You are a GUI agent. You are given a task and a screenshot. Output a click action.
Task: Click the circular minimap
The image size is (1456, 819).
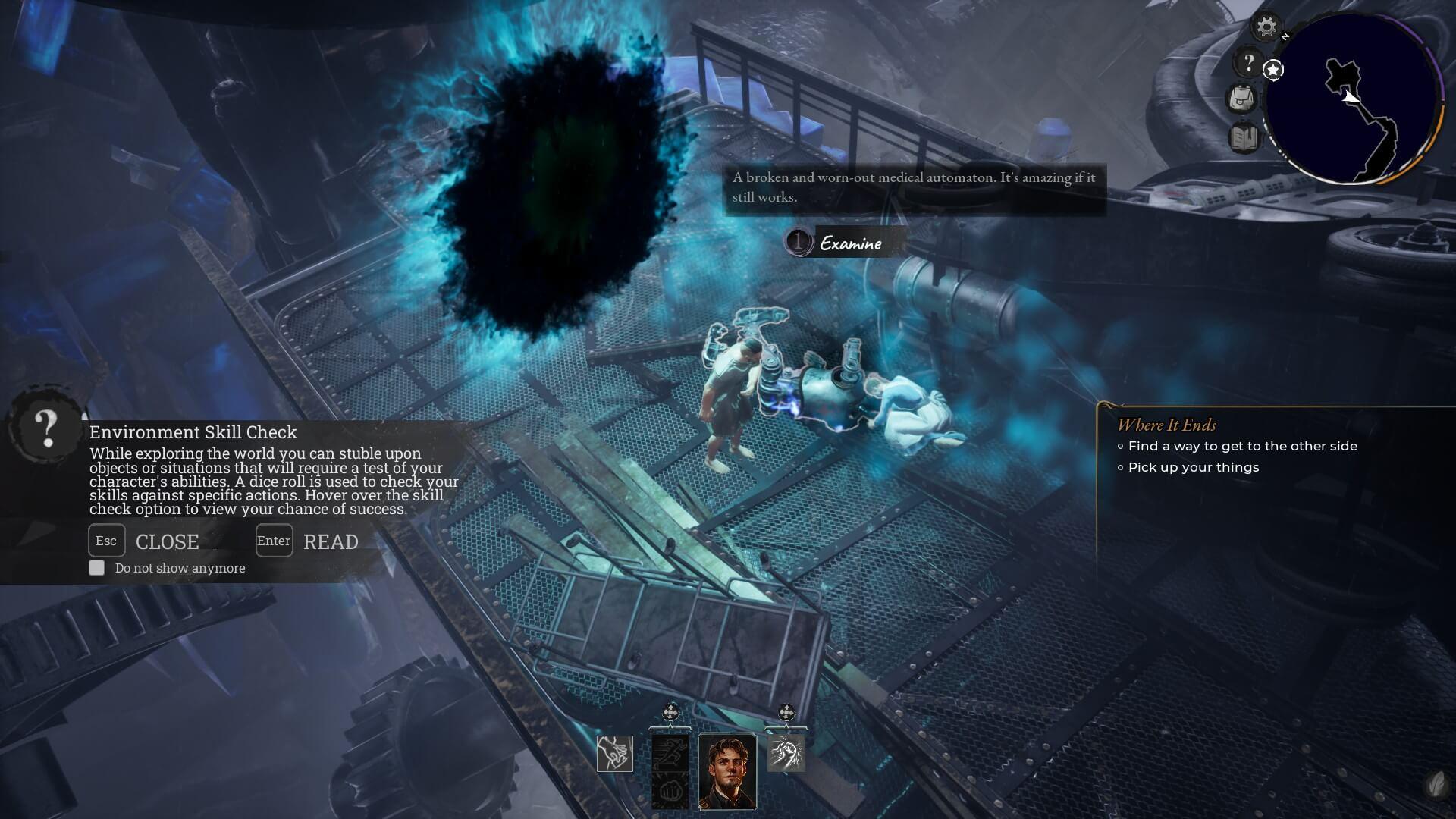point(1353,100)
